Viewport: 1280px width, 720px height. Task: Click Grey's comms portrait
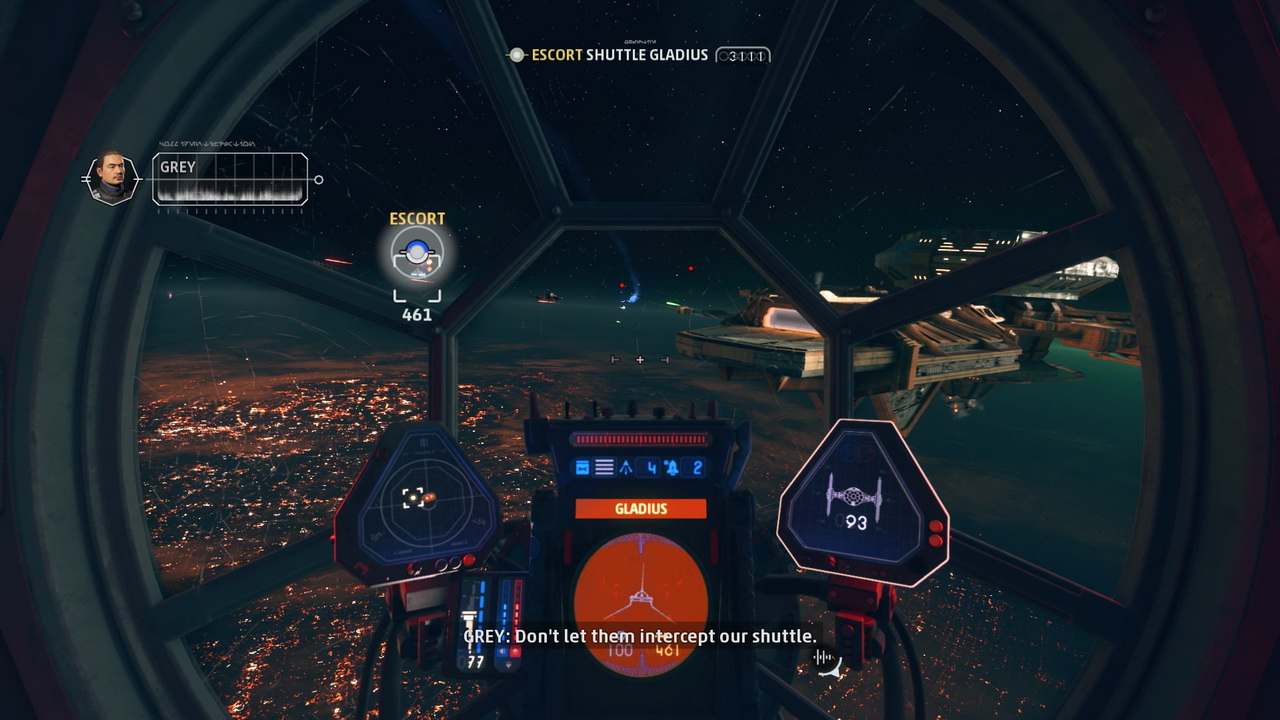click(112, 179)
